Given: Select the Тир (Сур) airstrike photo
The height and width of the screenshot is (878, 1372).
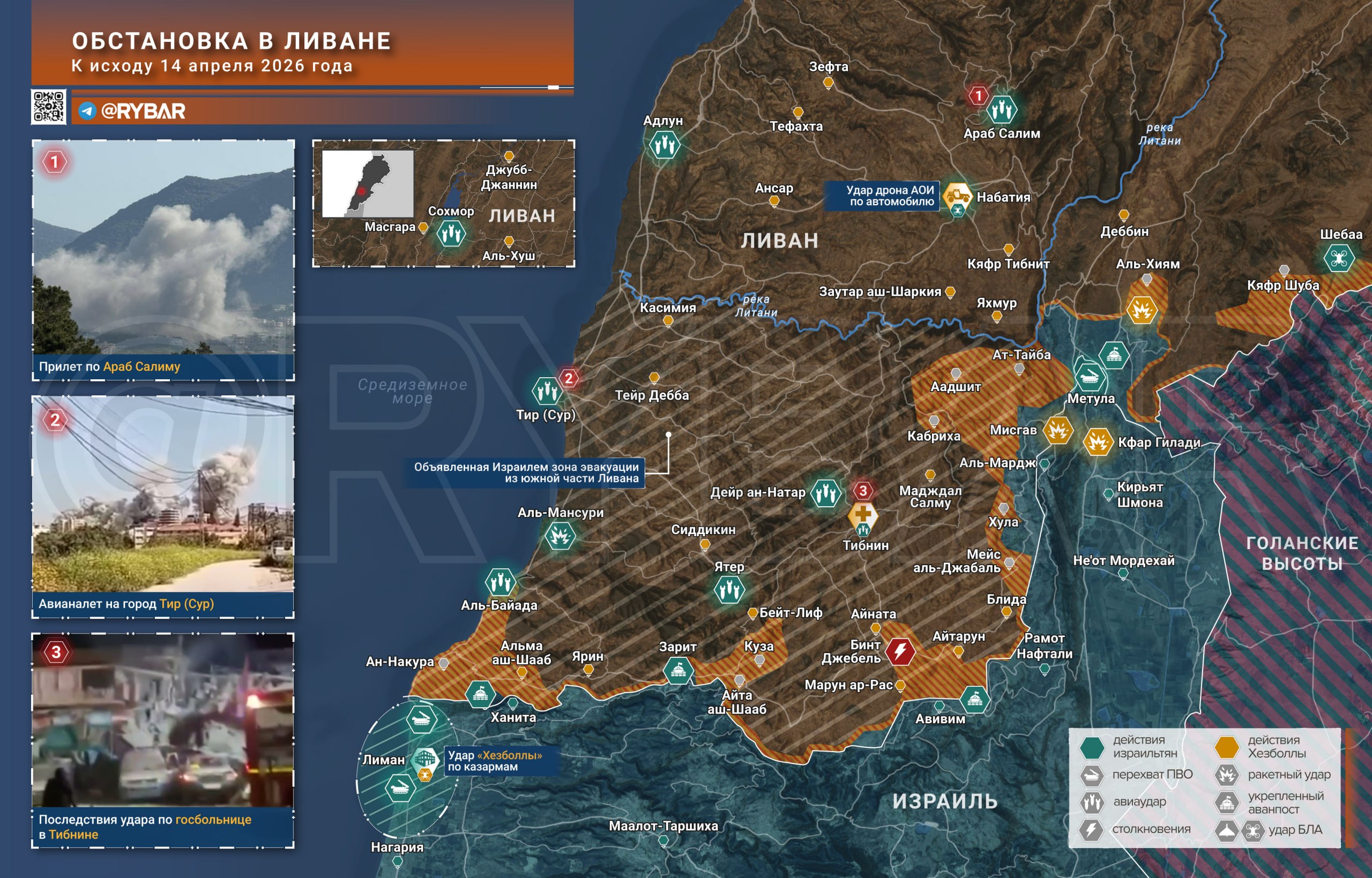Looking at the screenshot, I should [x=163, y=494].
